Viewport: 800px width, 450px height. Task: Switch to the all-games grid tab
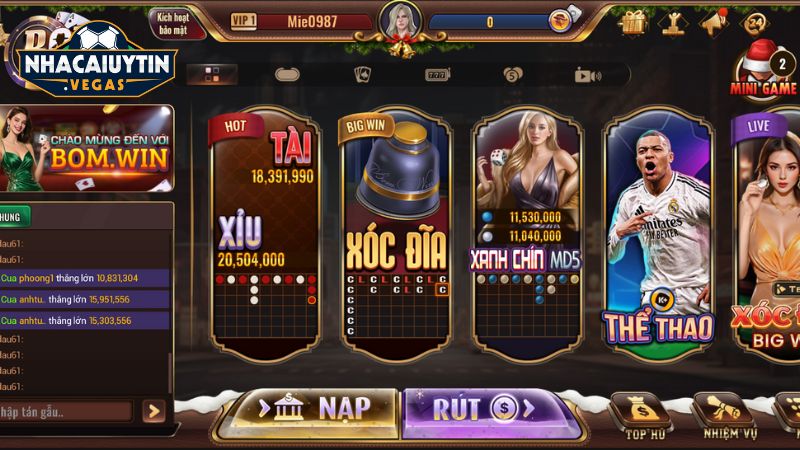212,74
